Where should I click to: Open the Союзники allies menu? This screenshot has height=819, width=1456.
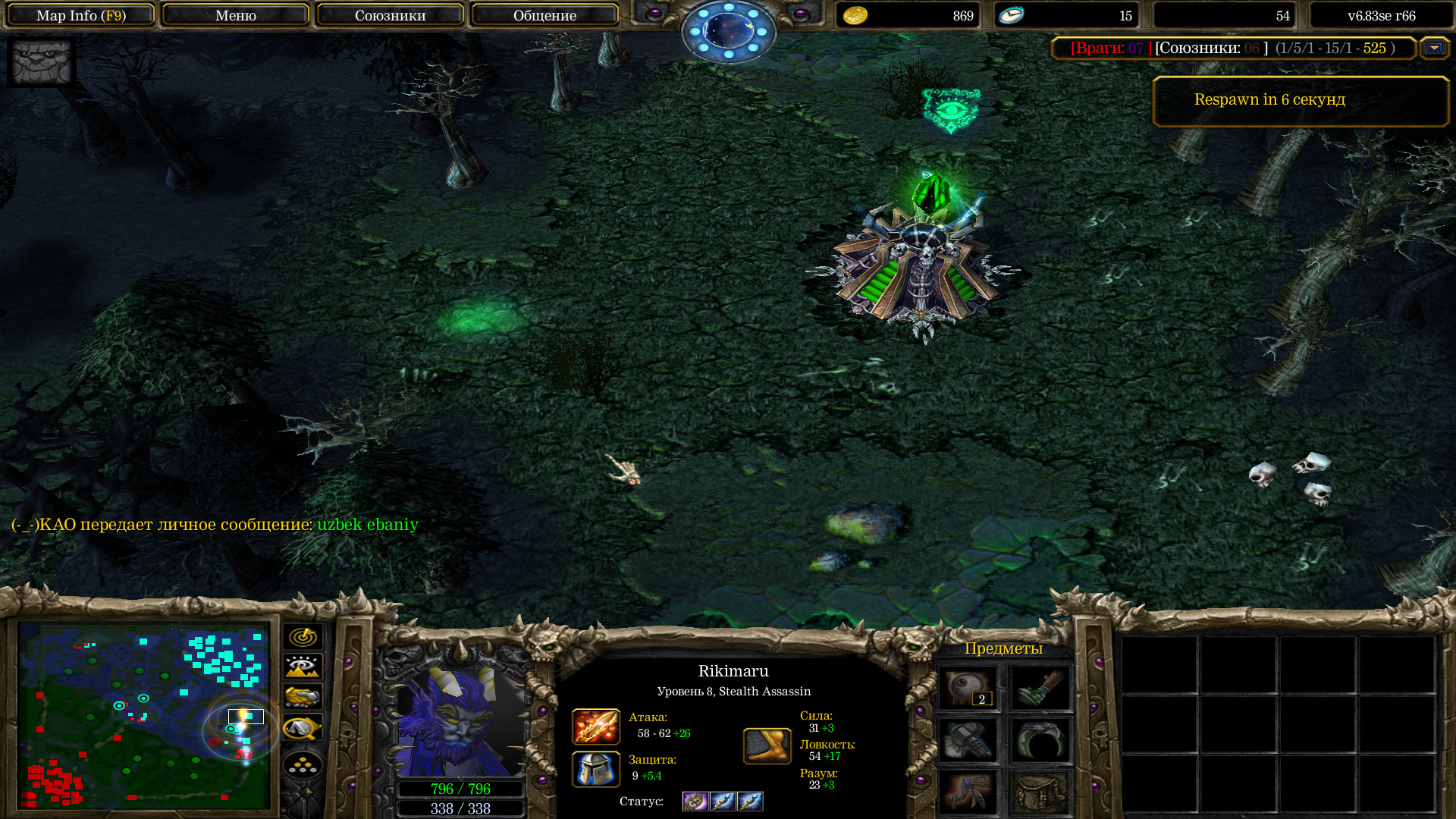[390, 15]
